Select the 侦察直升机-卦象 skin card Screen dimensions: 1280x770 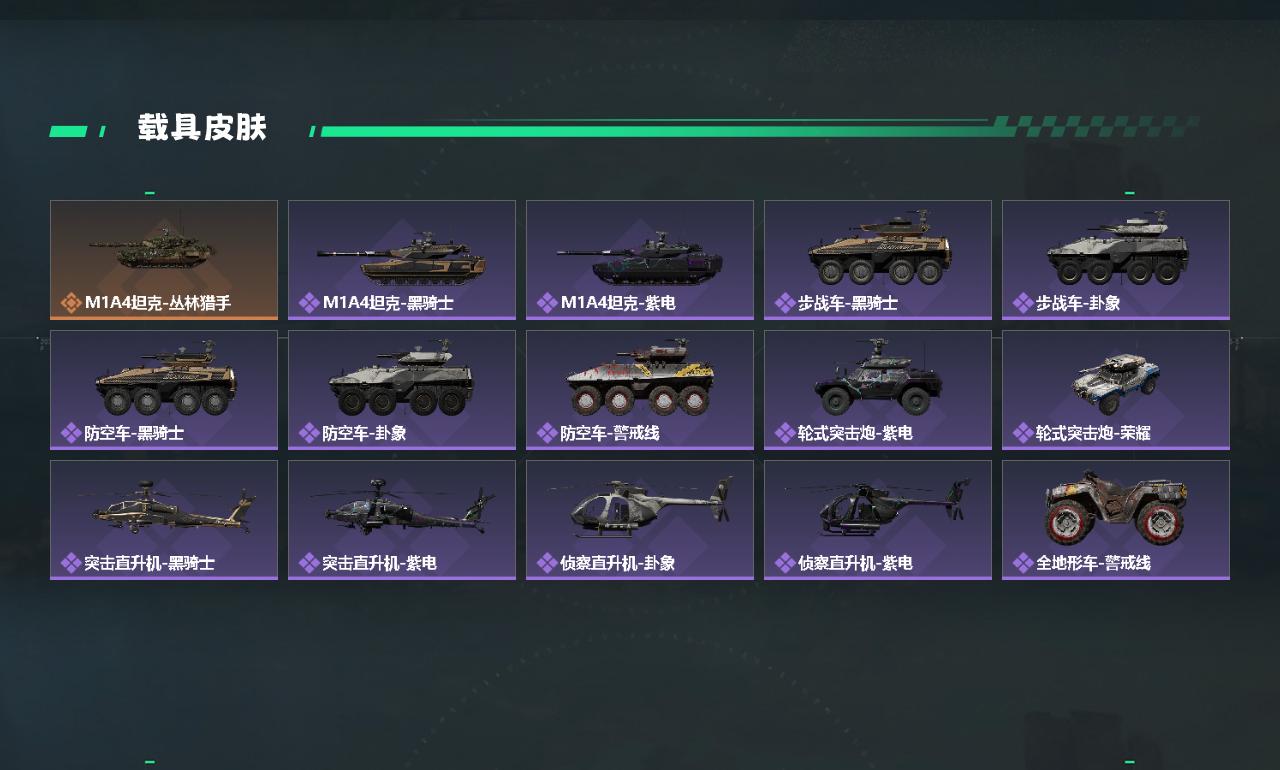(640, 520)
